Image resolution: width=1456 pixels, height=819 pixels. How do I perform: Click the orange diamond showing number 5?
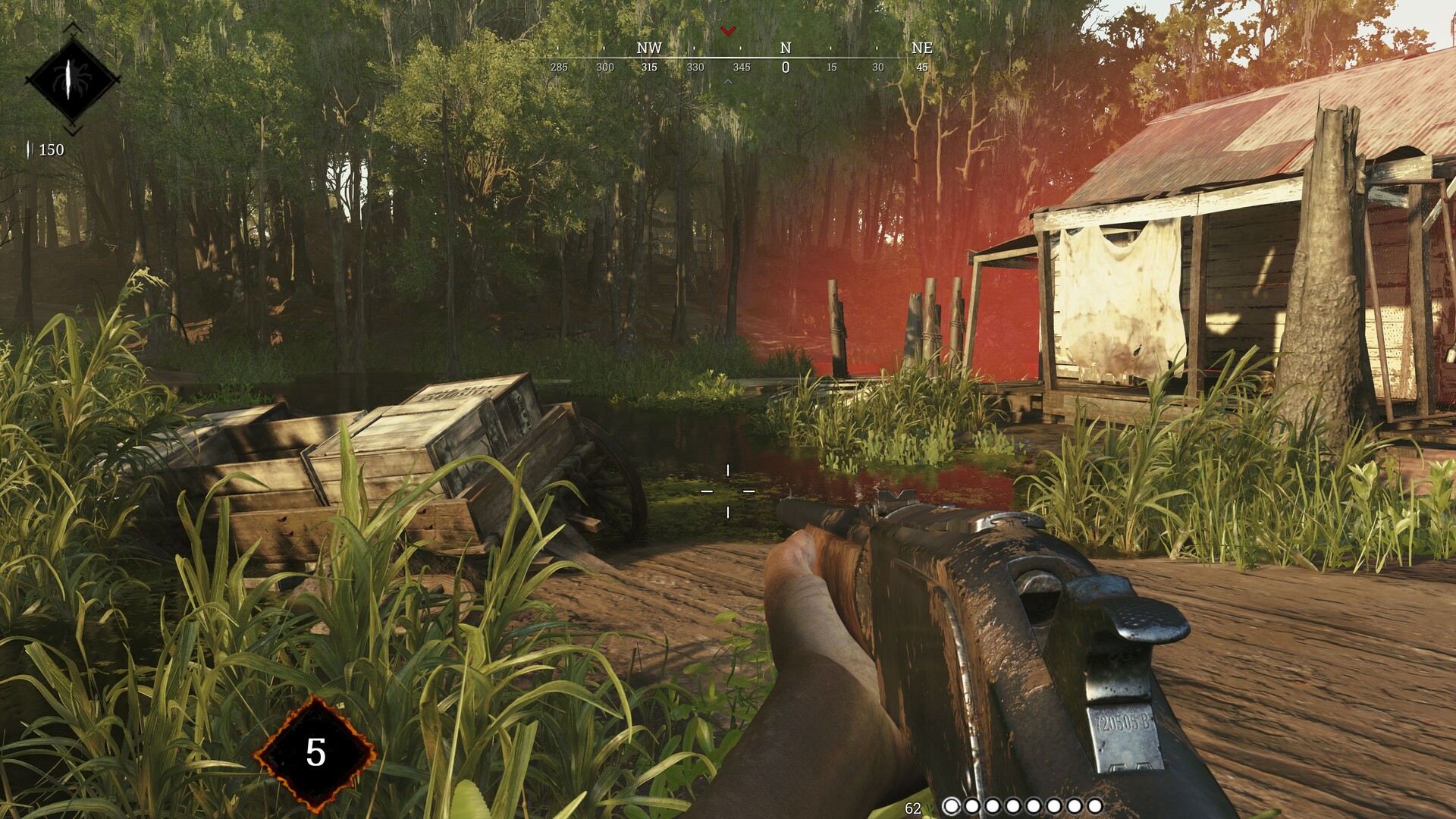[315, 752]
